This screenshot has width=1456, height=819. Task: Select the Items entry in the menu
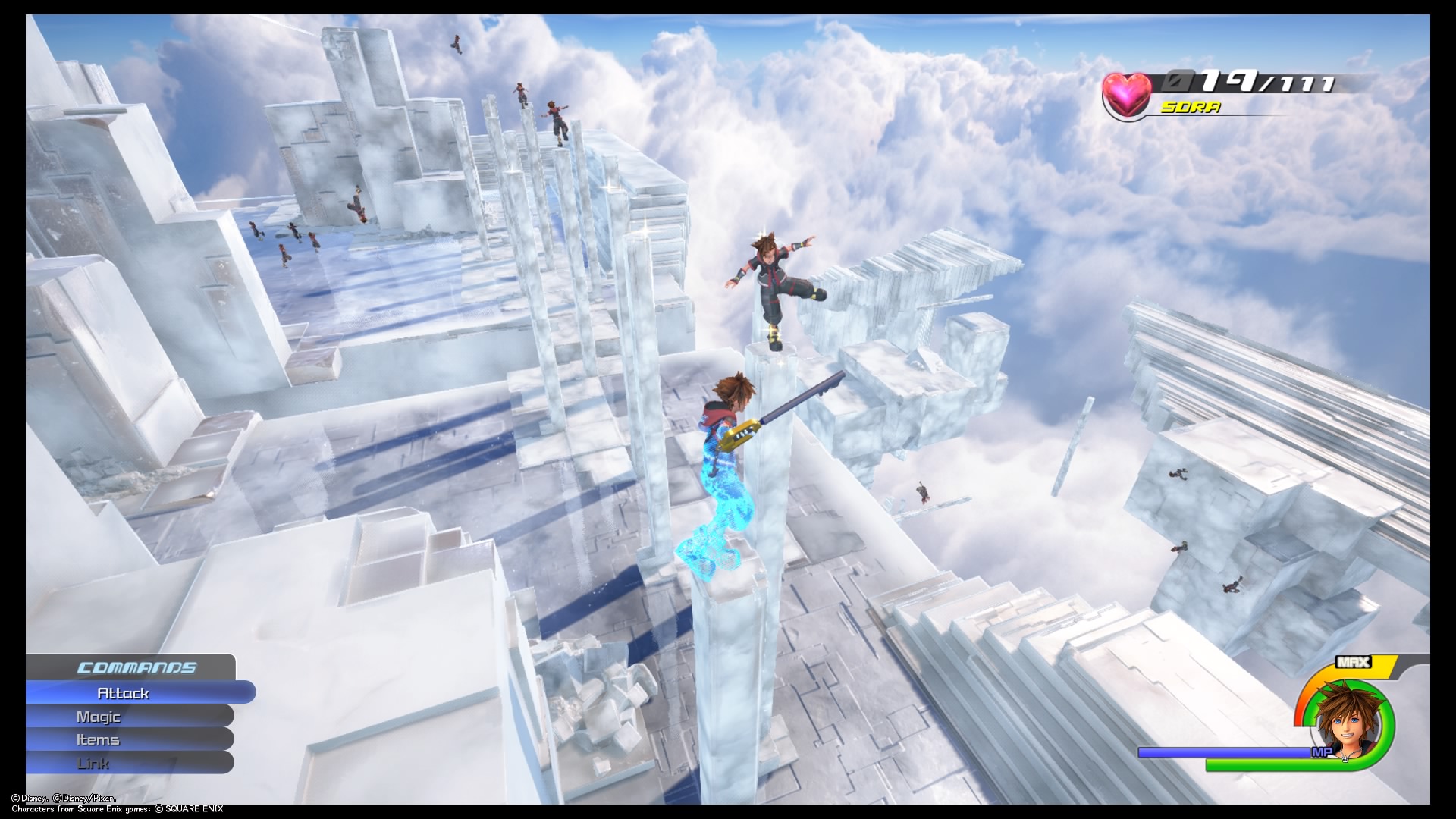[x=96, y=739]
